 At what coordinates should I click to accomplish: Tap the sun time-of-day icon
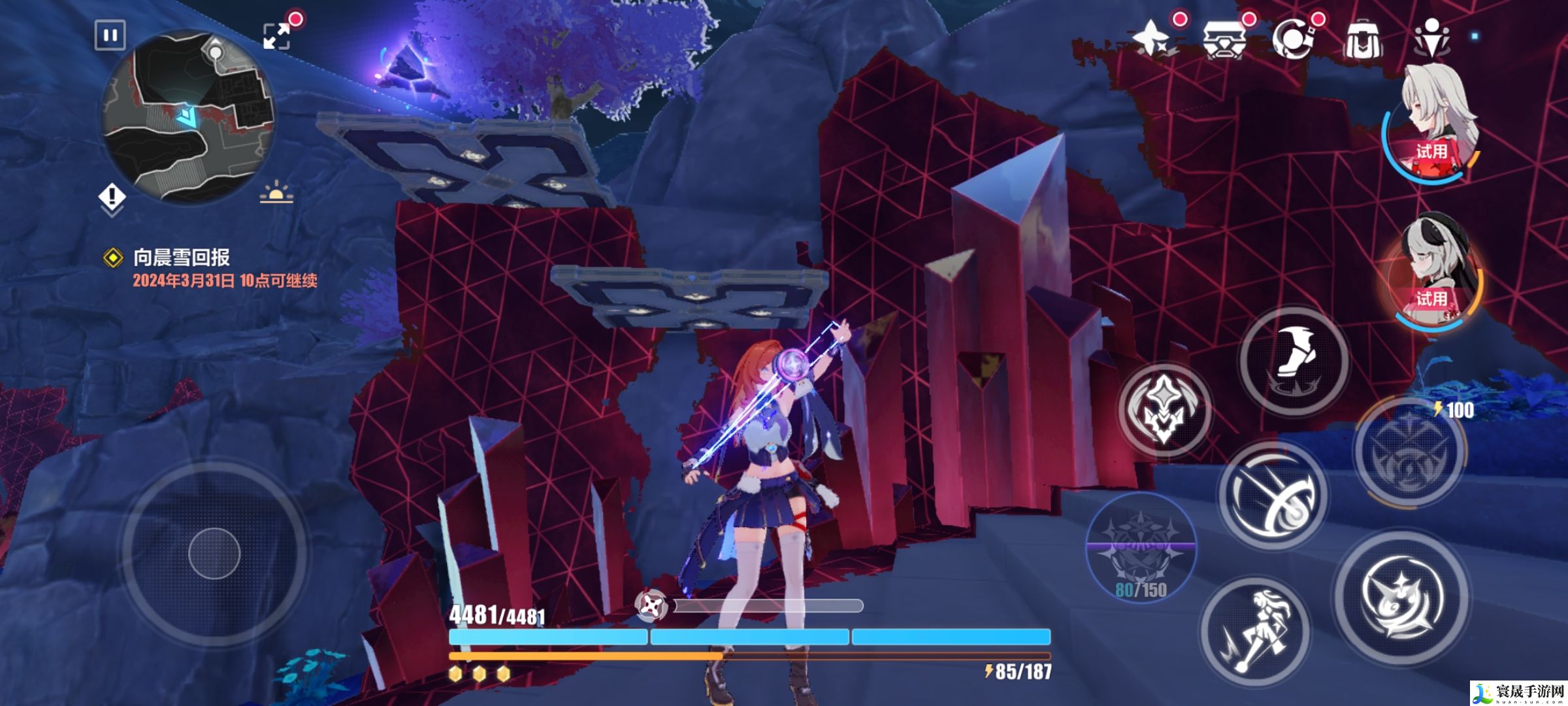pos(276,193)
